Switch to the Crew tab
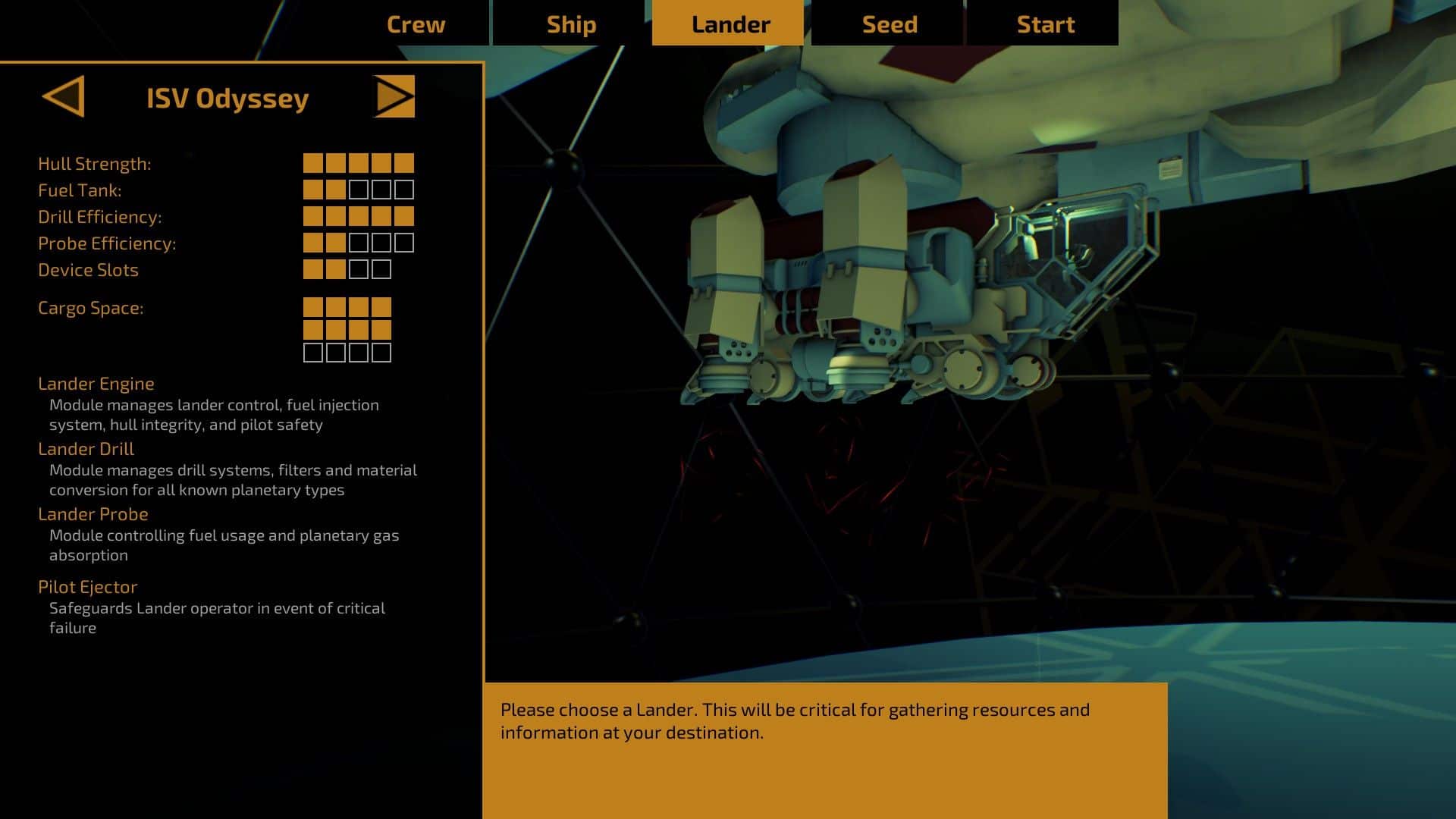 click(416, 24)
